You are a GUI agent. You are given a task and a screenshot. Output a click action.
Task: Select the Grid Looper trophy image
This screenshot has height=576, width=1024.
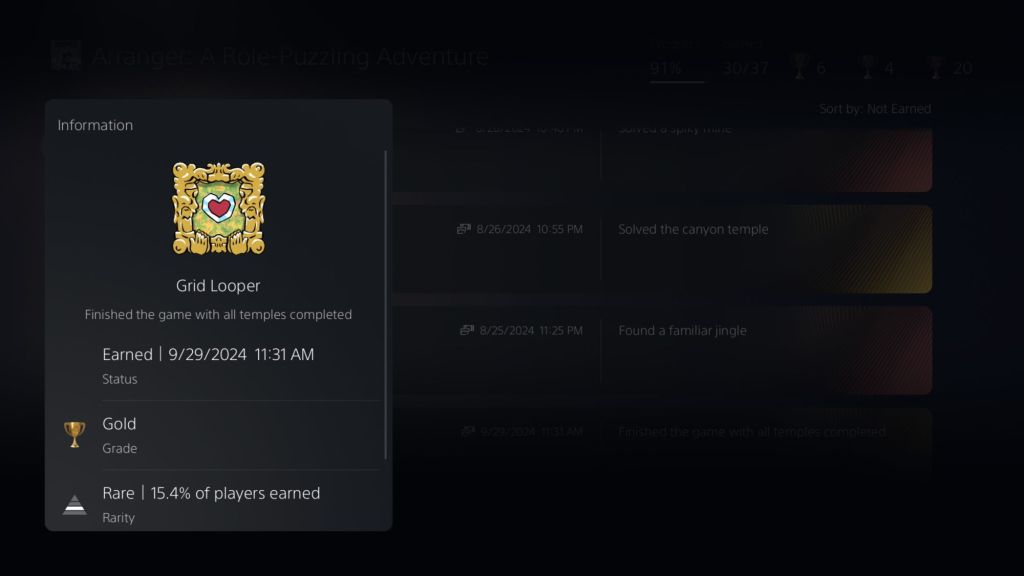click(x=218, y=208)
